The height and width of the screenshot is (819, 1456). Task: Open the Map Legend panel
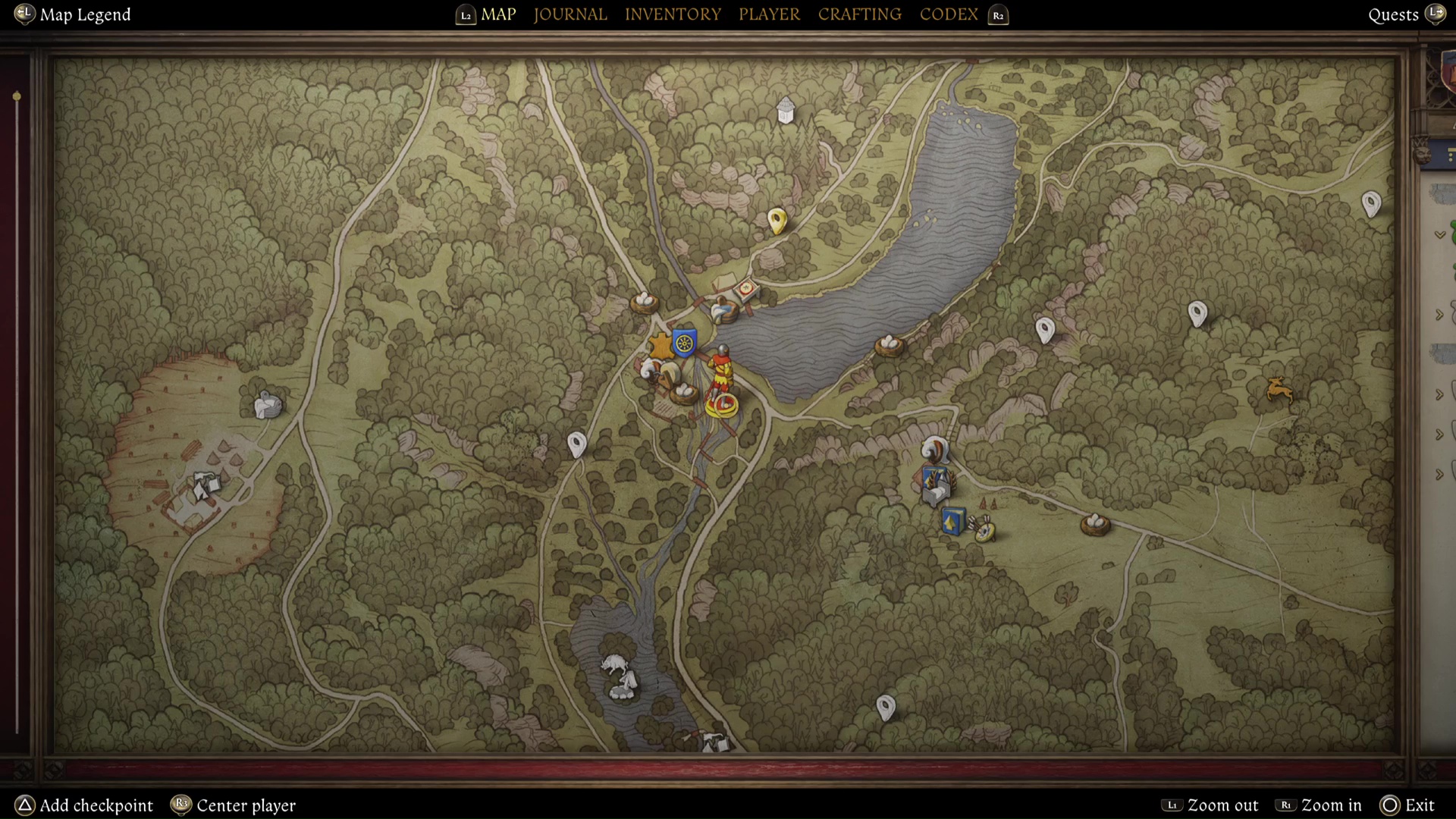tap(84, 14)
